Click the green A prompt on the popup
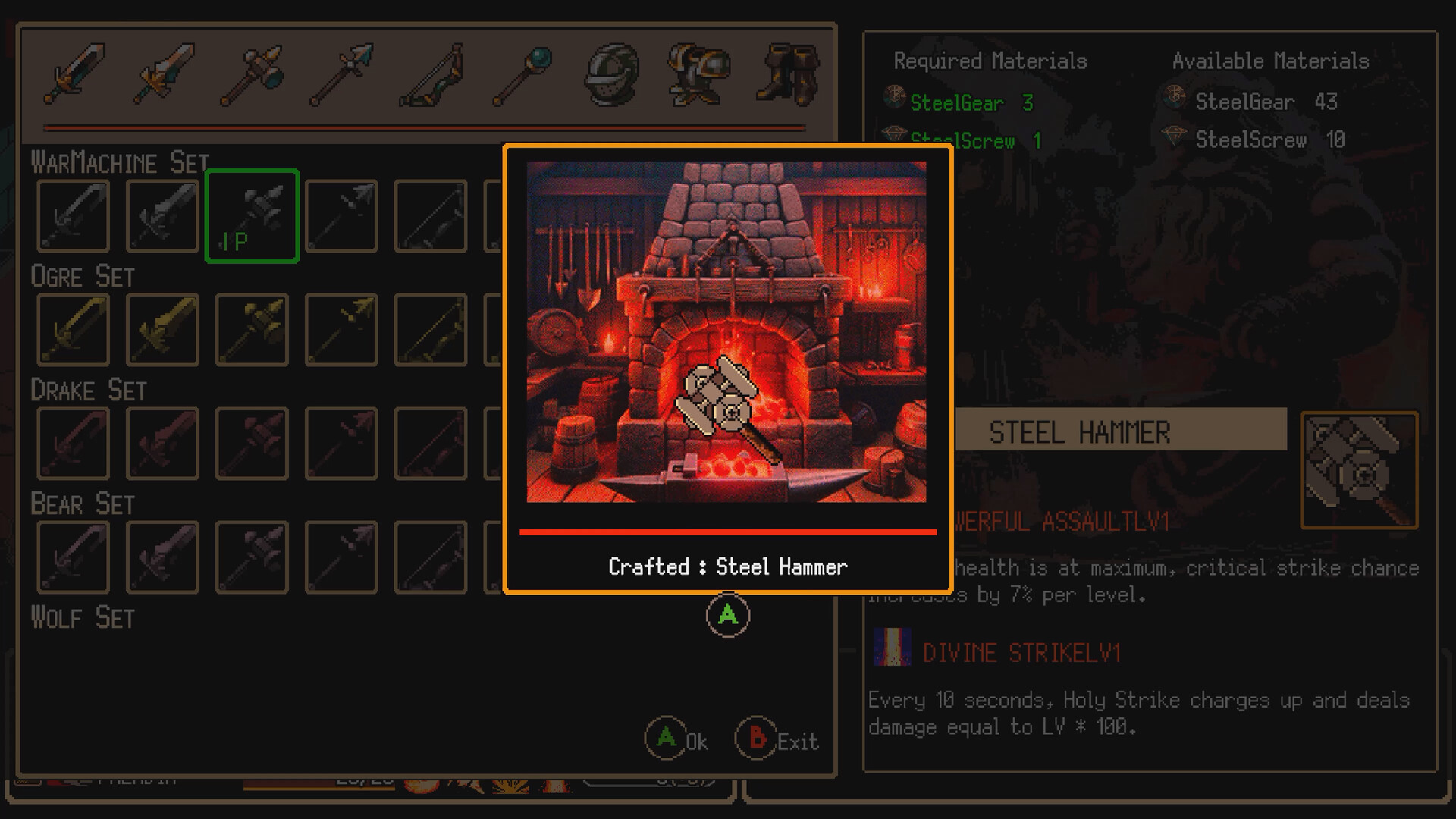Screen dimensions: 1456x819 coord(726,617)
